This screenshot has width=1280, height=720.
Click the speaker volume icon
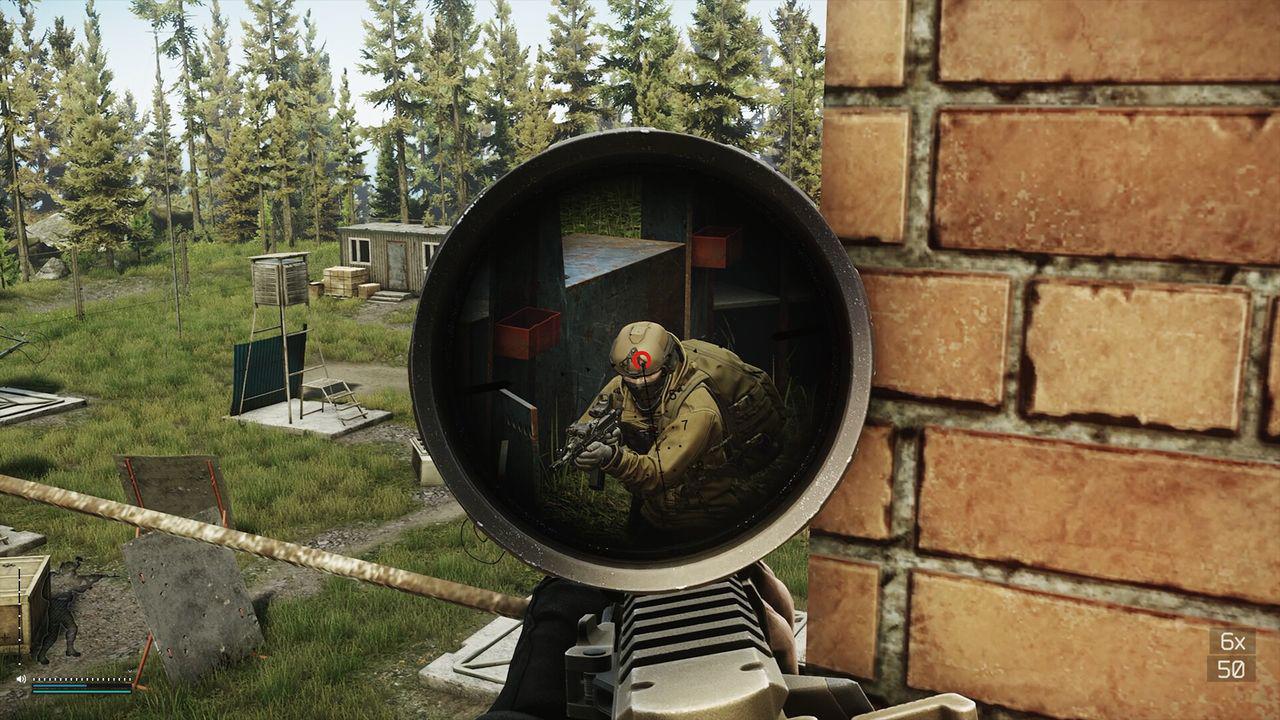pos(20,679)
